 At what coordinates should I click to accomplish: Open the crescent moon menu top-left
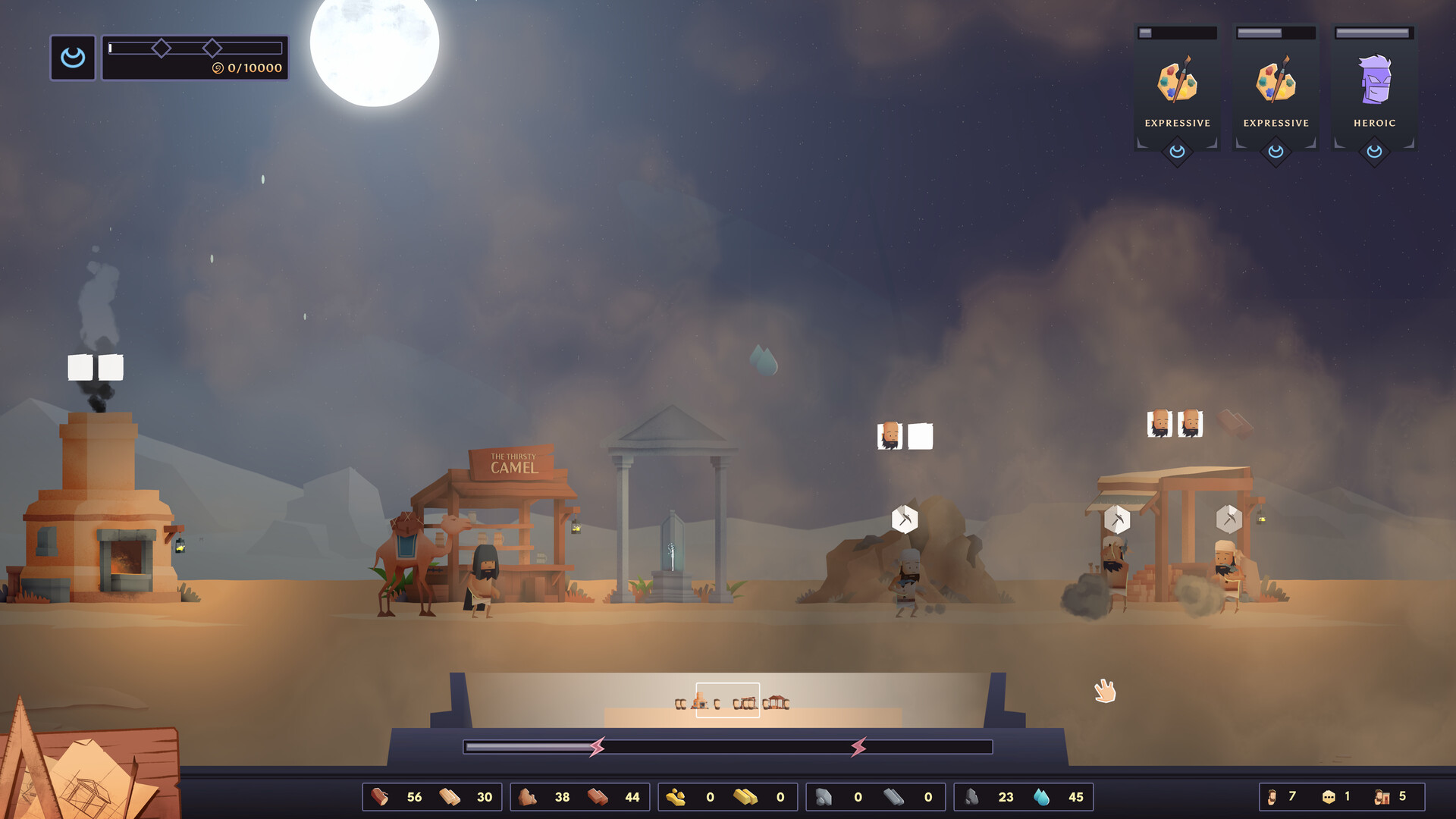[72, 57]
